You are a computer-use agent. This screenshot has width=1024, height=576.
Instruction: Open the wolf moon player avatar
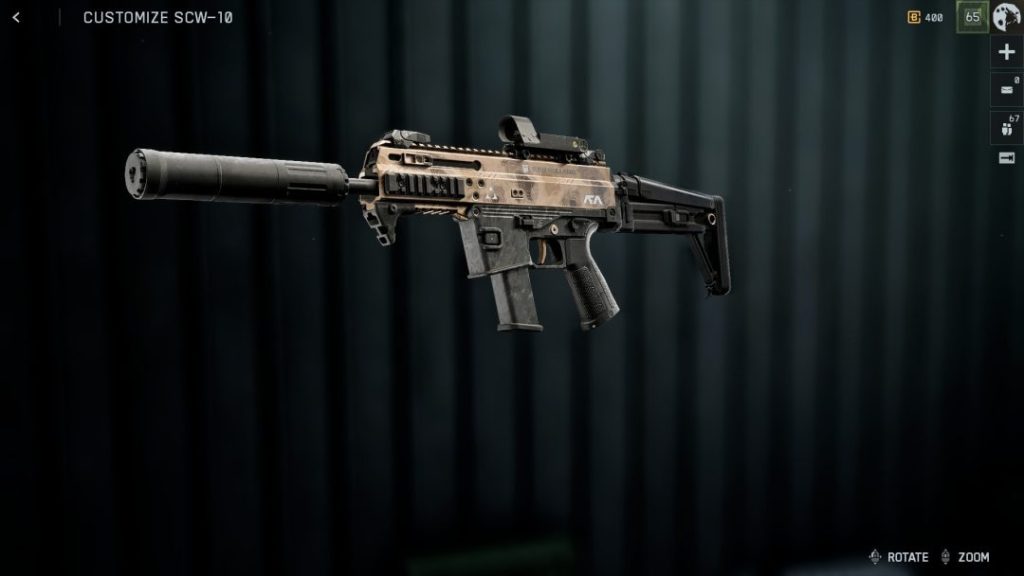[1006, 17]
